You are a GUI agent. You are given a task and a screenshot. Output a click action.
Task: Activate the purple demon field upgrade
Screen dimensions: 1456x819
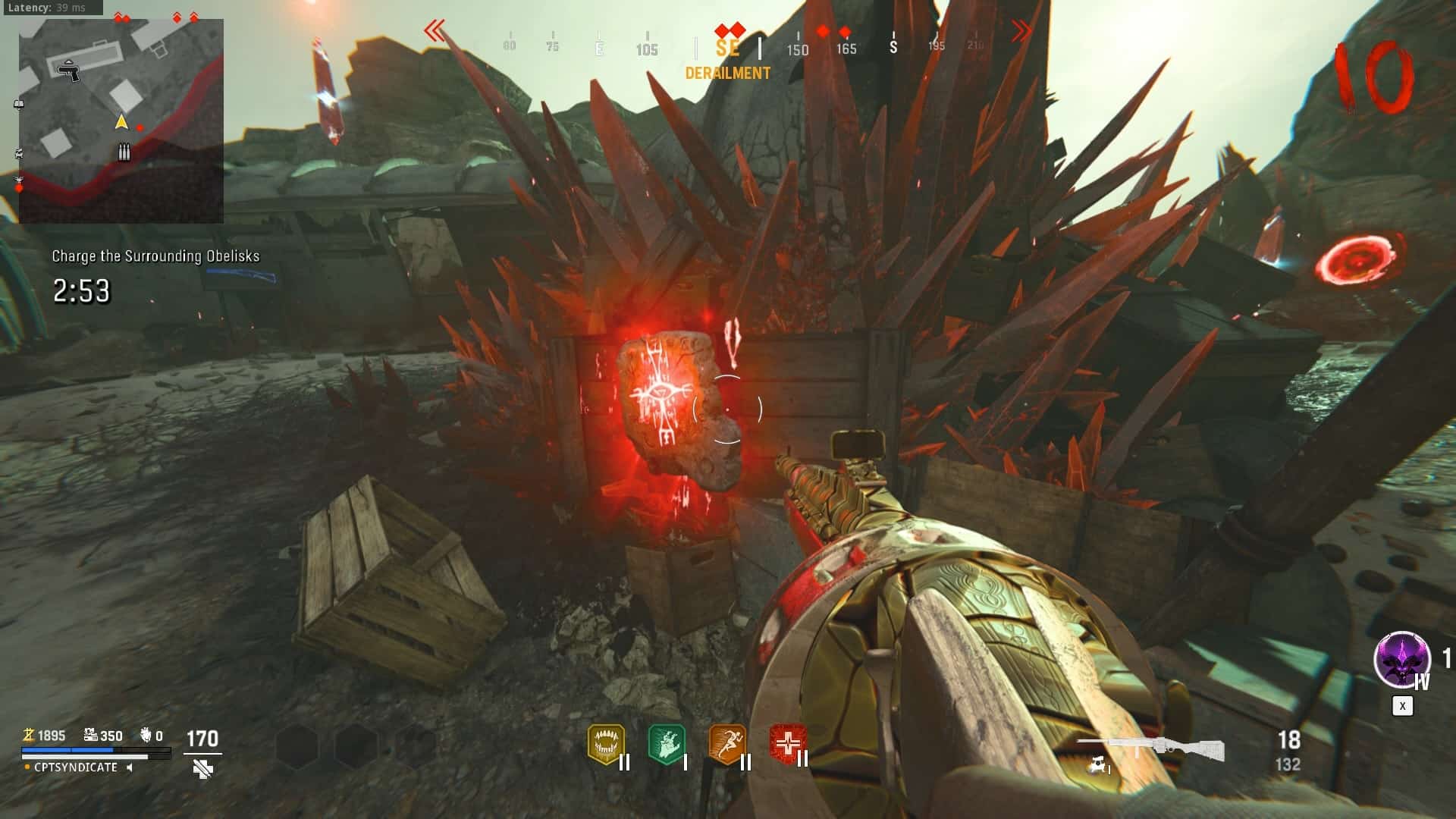pos(1401,660)
